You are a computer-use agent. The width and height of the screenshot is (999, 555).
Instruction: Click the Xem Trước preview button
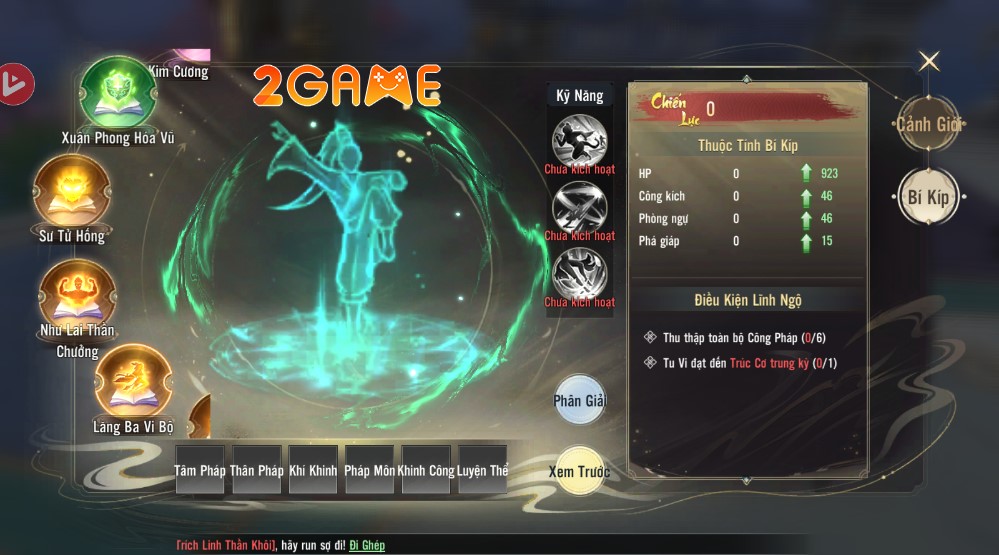click(579, 471)
